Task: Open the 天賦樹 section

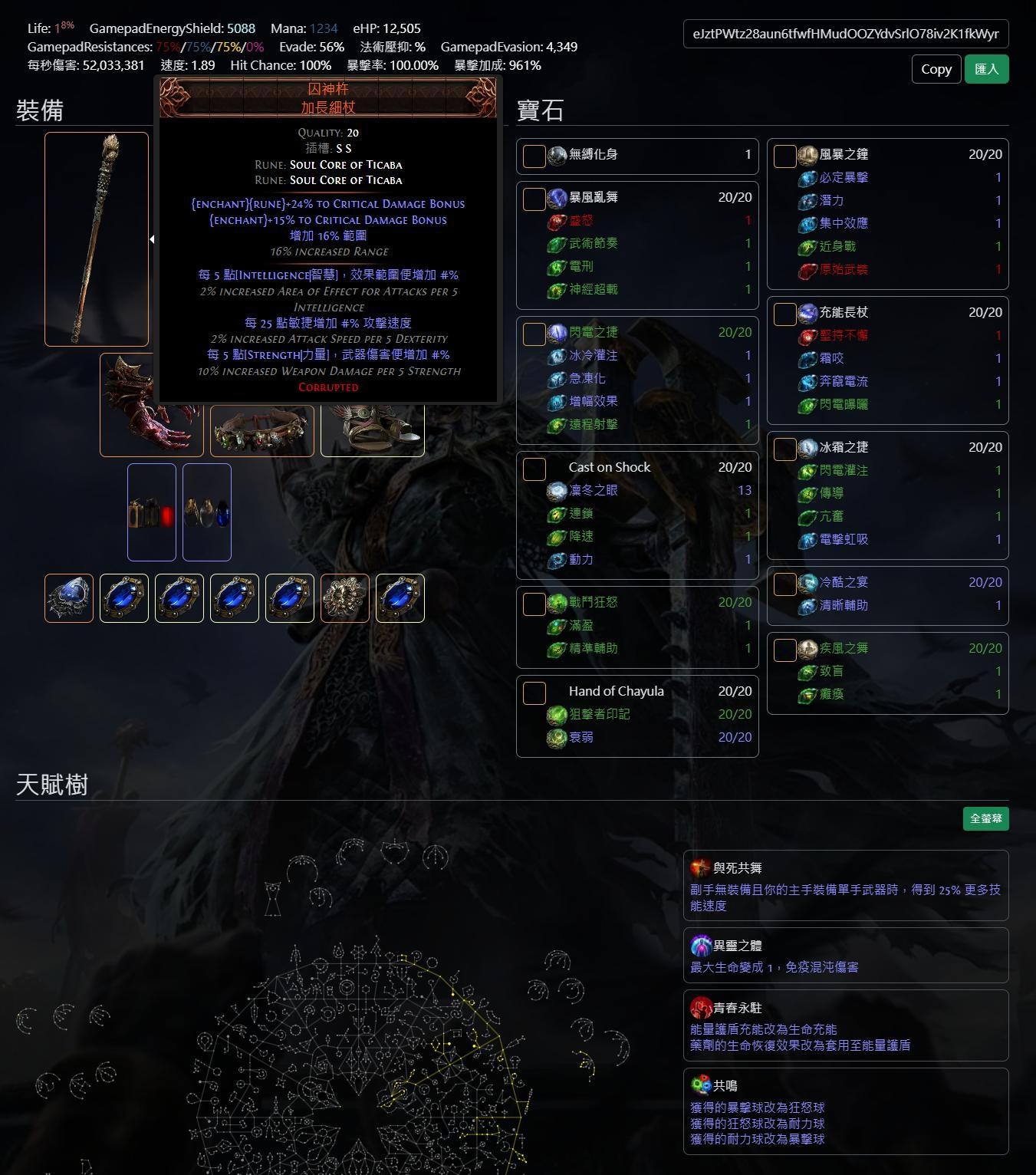Action: [x=51, y=785]
